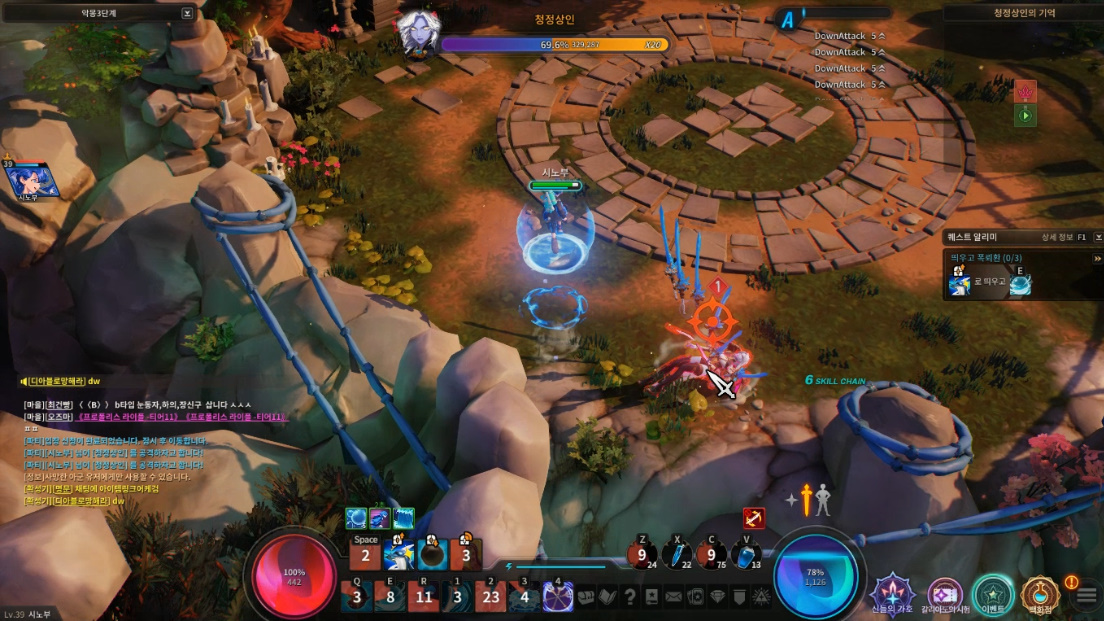This screenshot has height=621, width=1104.
Task: Open the envelope mail icon
Action: tap(672, 597)
